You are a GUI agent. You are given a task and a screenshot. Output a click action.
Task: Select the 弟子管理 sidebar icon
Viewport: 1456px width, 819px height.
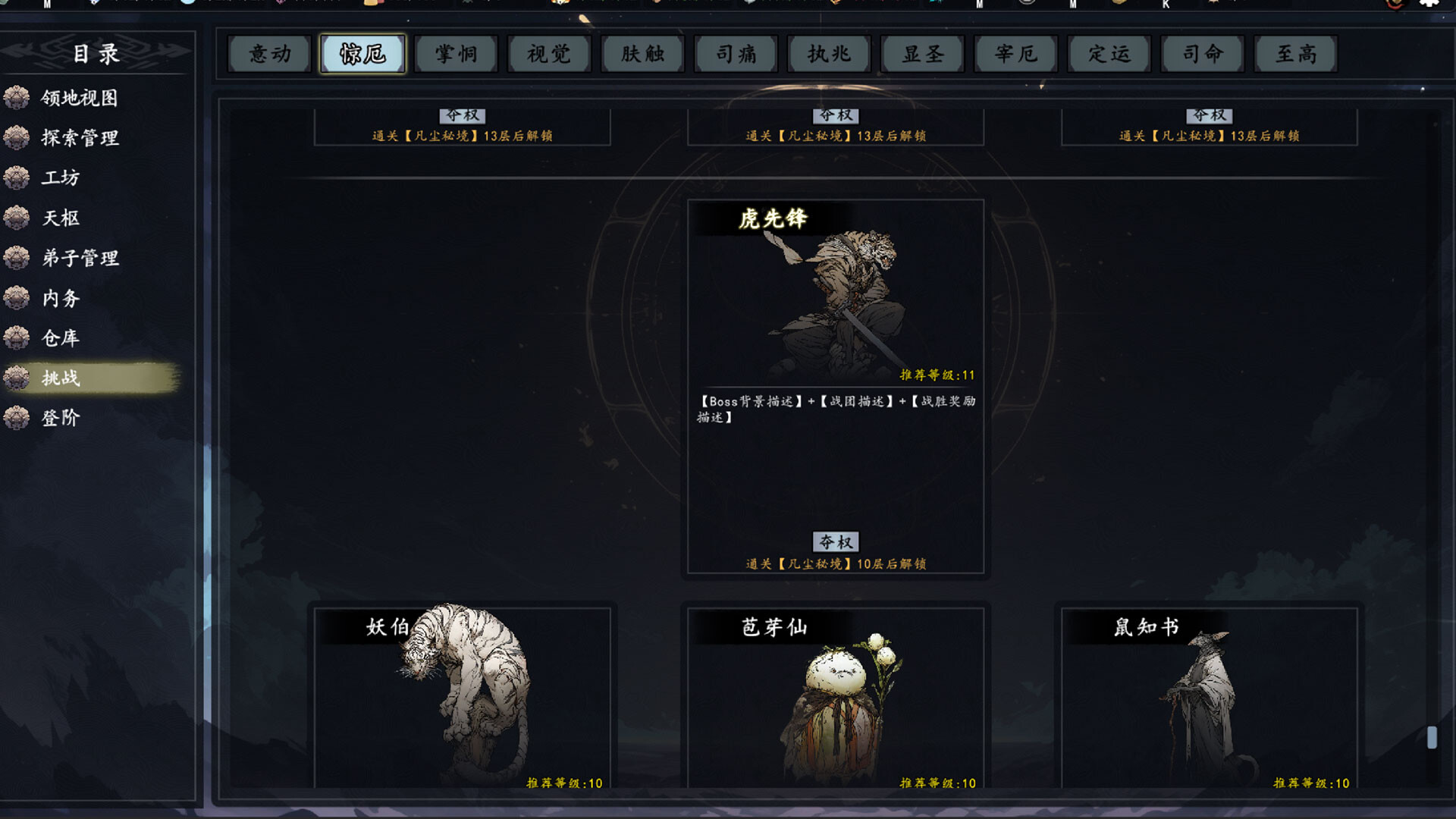(x=17, y=259)
